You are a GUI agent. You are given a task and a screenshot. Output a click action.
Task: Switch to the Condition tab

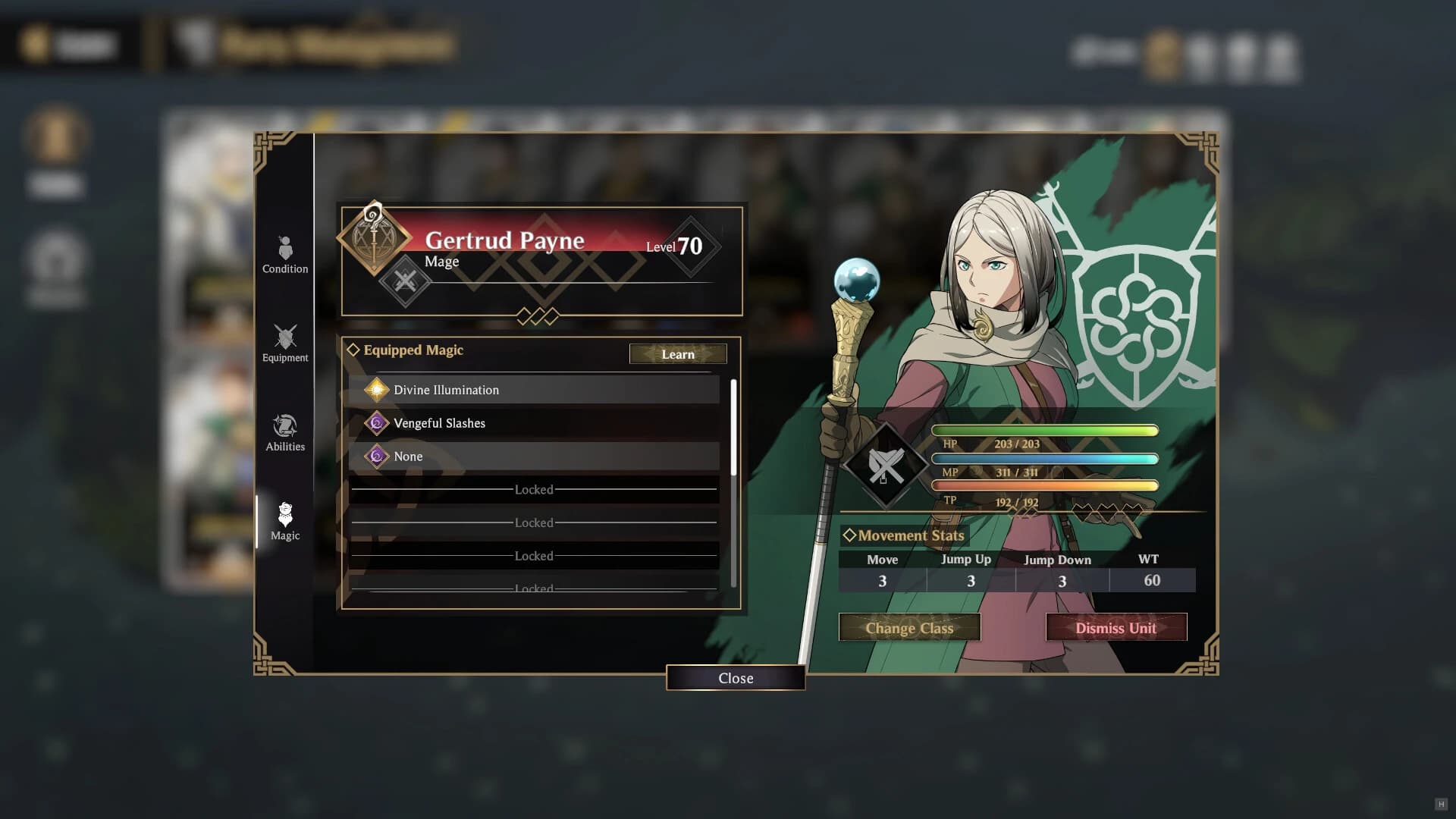pos(285,255)
